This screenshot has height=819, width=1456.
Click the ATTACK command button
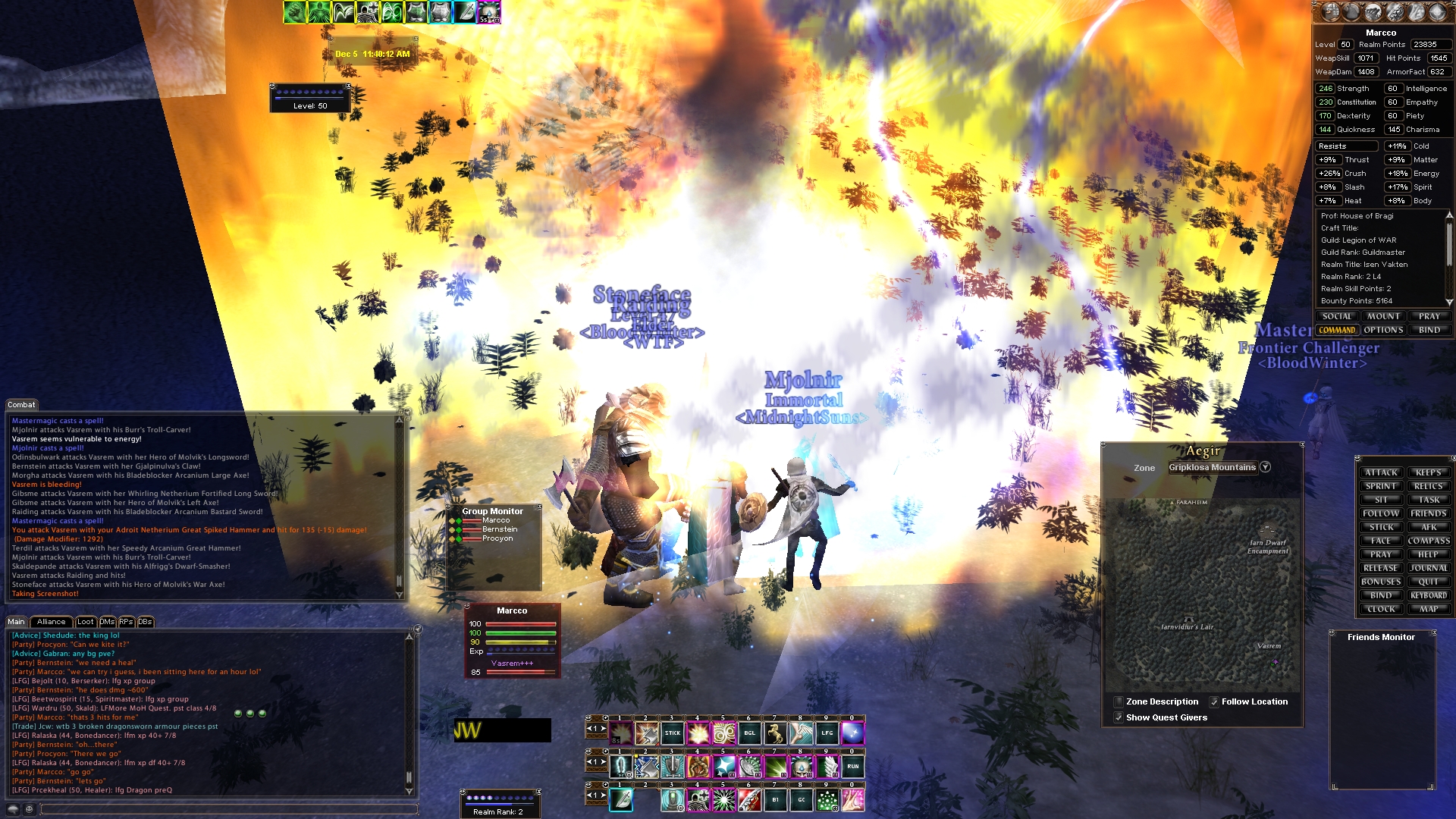point(1380,472)
